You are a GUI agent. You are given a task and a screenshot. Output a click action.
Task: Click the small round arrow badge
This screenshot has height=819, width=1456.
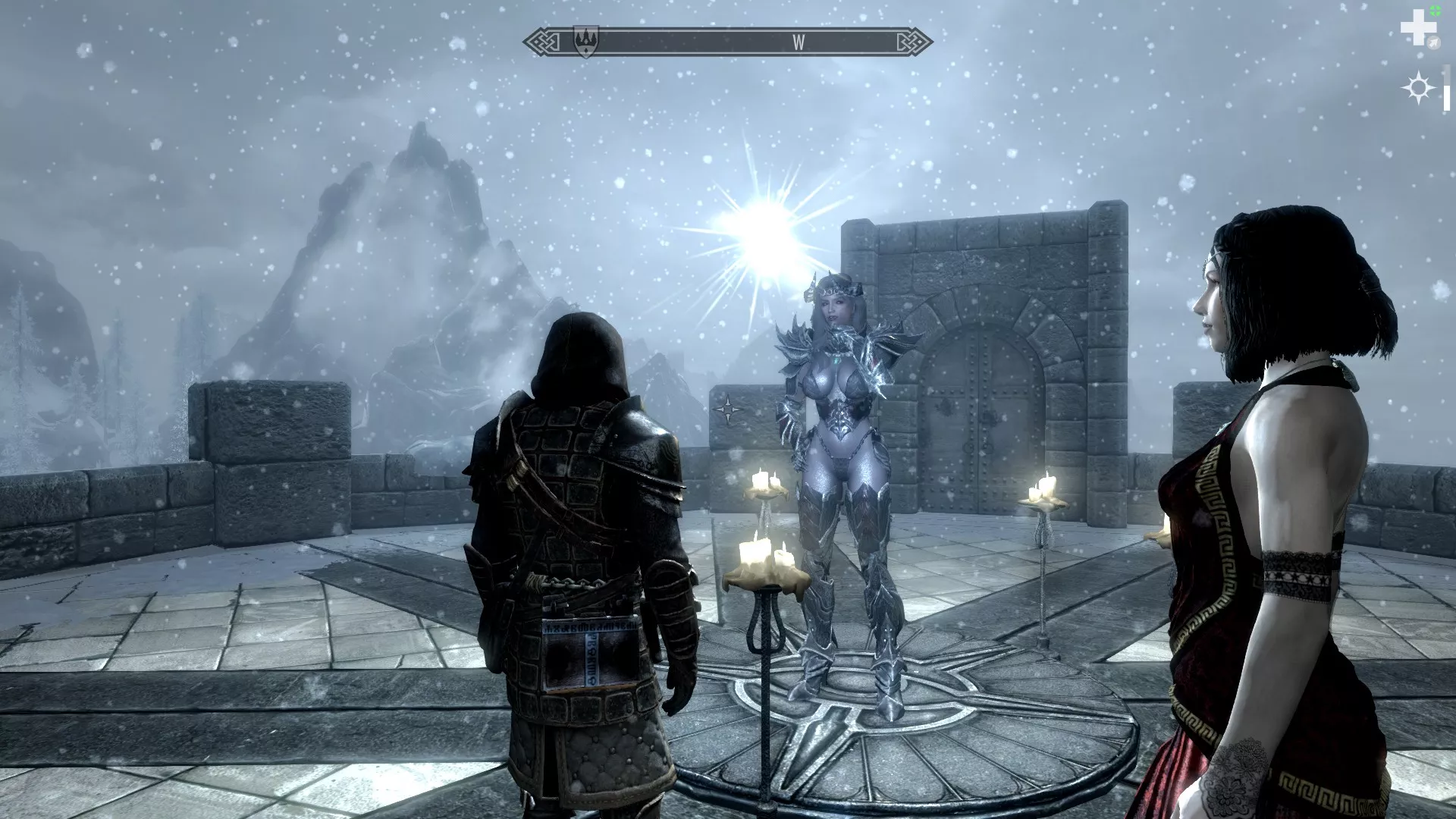pos(1432,44)
